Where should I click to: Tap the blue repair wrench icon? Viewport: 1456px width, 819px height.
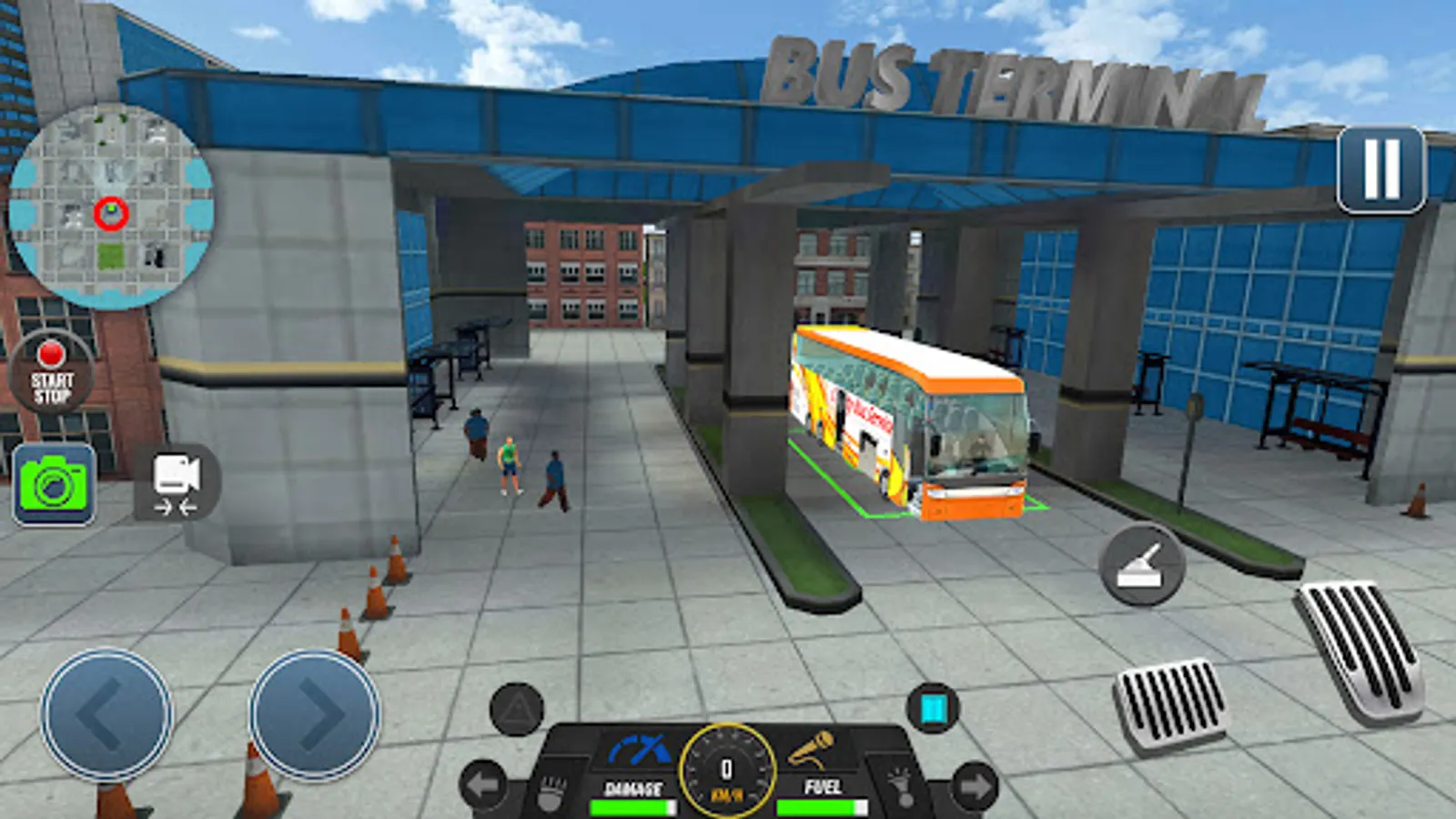point(637,746)
